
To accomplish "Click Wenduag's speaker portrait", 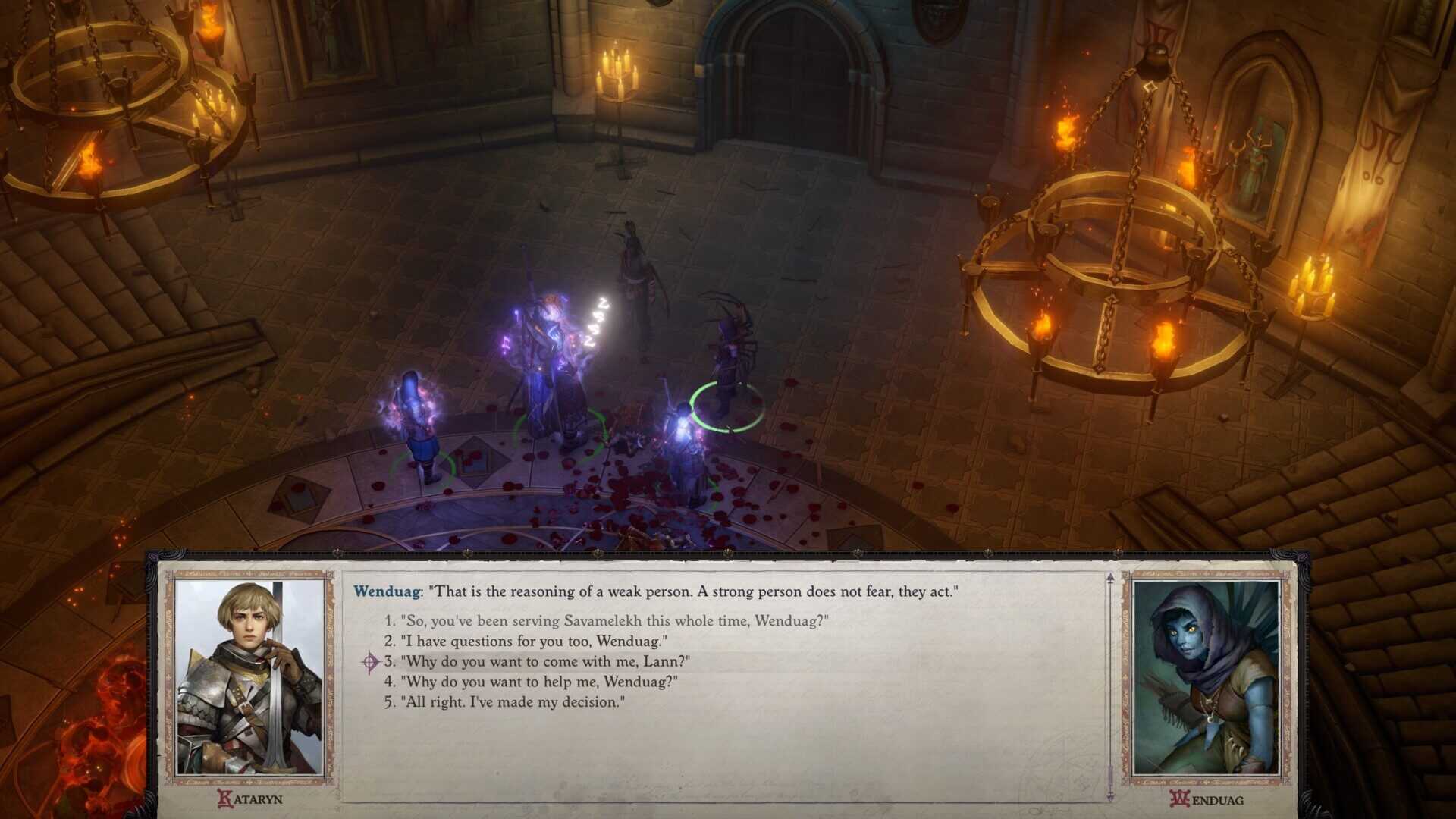I will pyautogui.click(x=1205, y=678).
